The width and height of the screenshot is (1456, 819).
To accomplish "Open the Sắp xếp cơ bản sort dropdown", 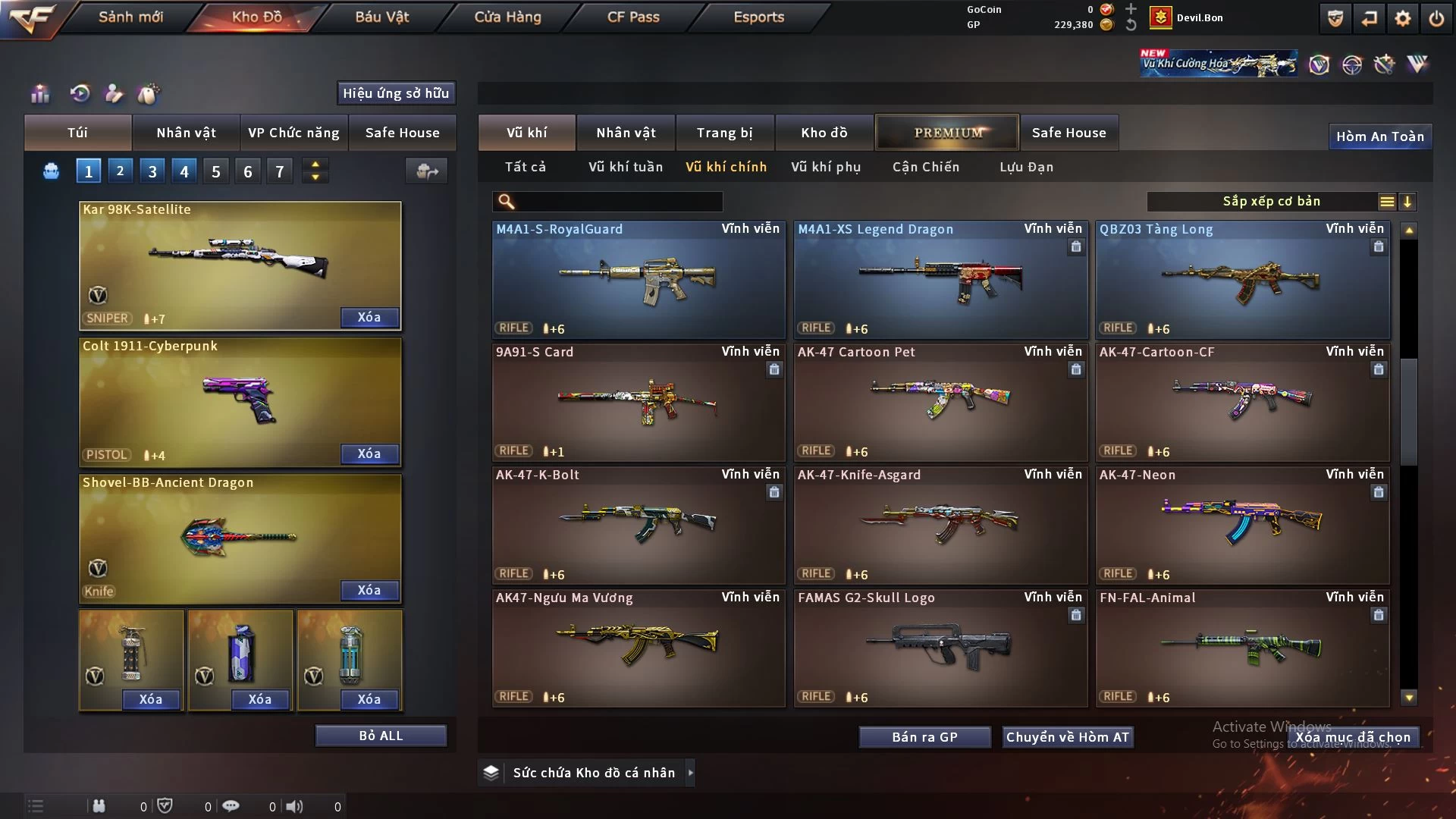I will tap(1272, 201).
